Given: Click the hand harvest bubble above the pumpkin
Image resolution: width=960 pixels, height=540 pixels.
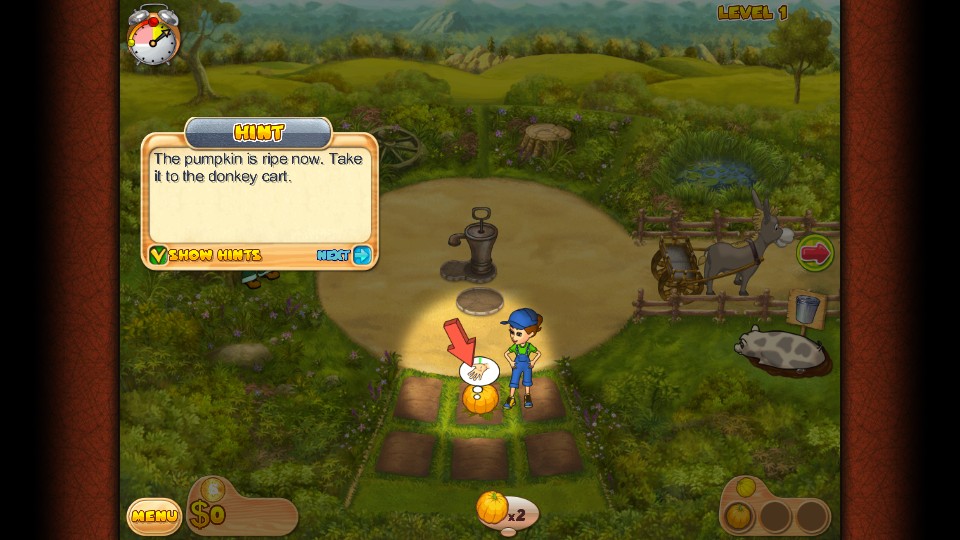Looking at the screenshot, I should 478,372.
